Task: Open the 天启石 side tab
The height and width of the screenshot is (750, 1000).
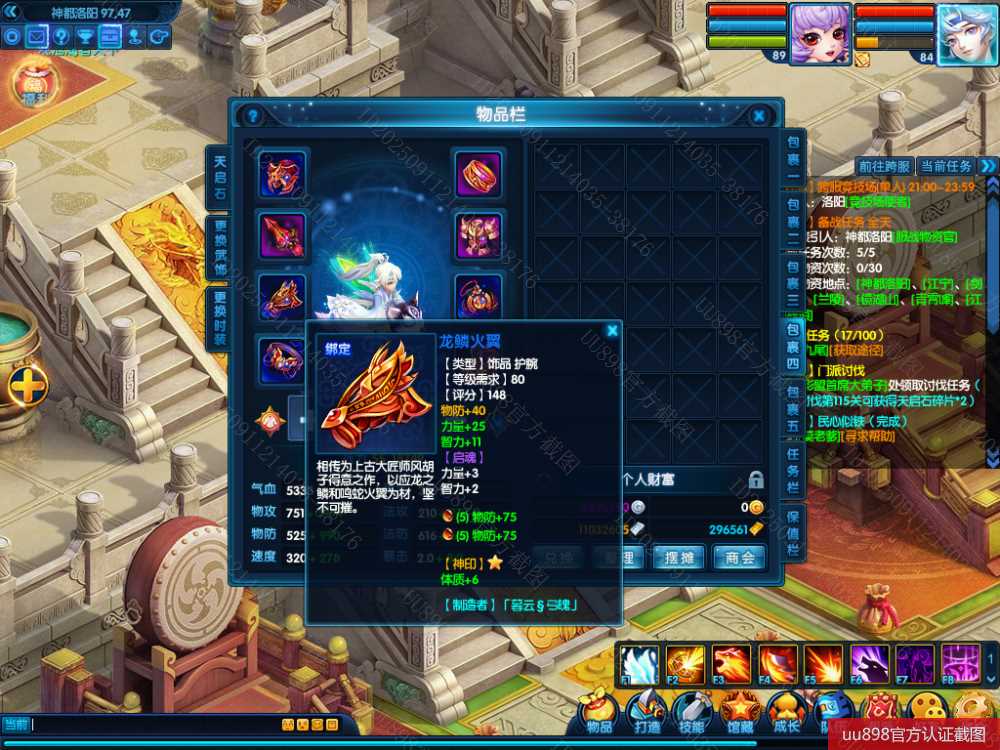Action: tap(219, 176)
